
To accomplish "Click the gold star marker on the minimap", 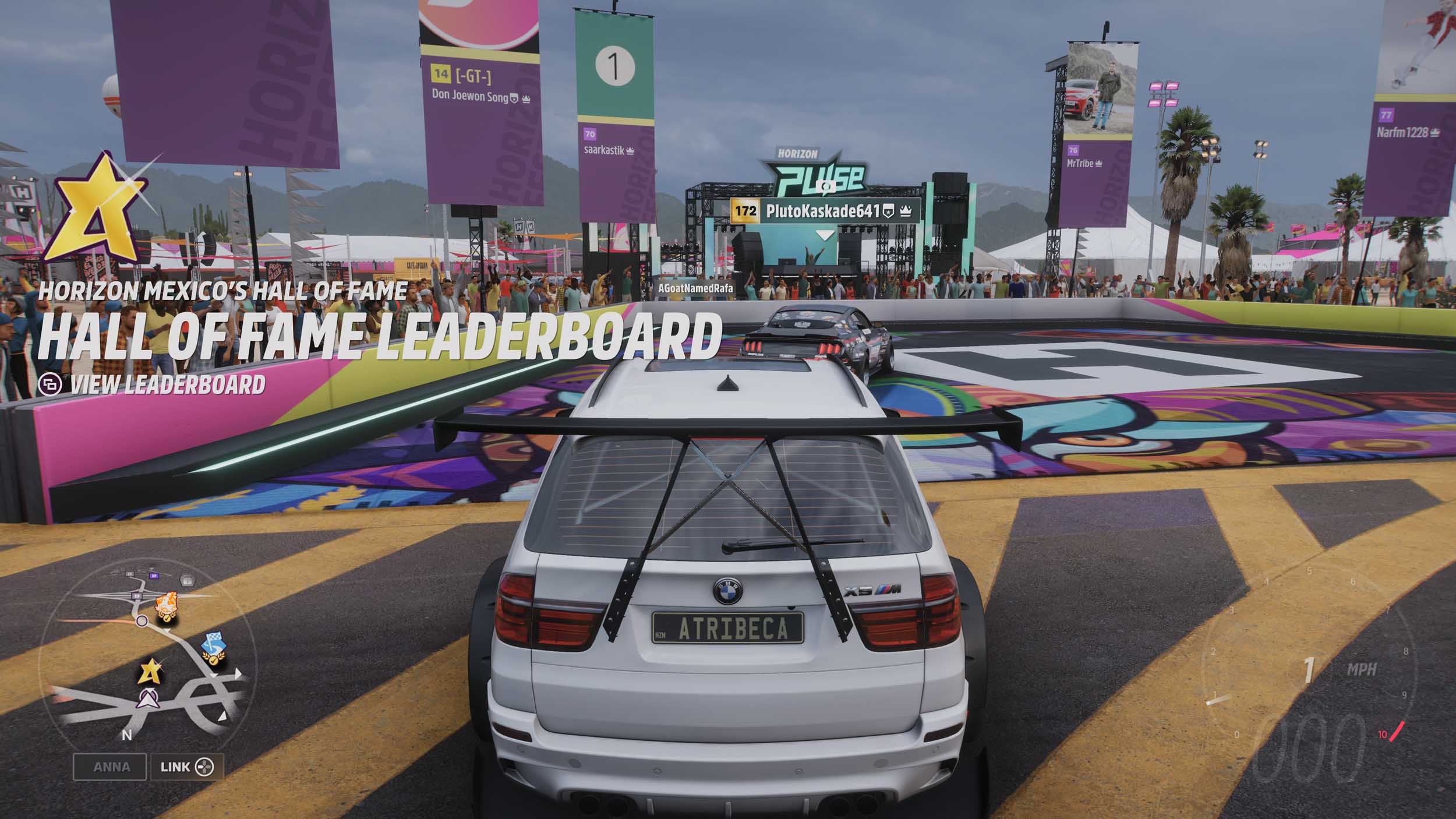I will (150, 672).
